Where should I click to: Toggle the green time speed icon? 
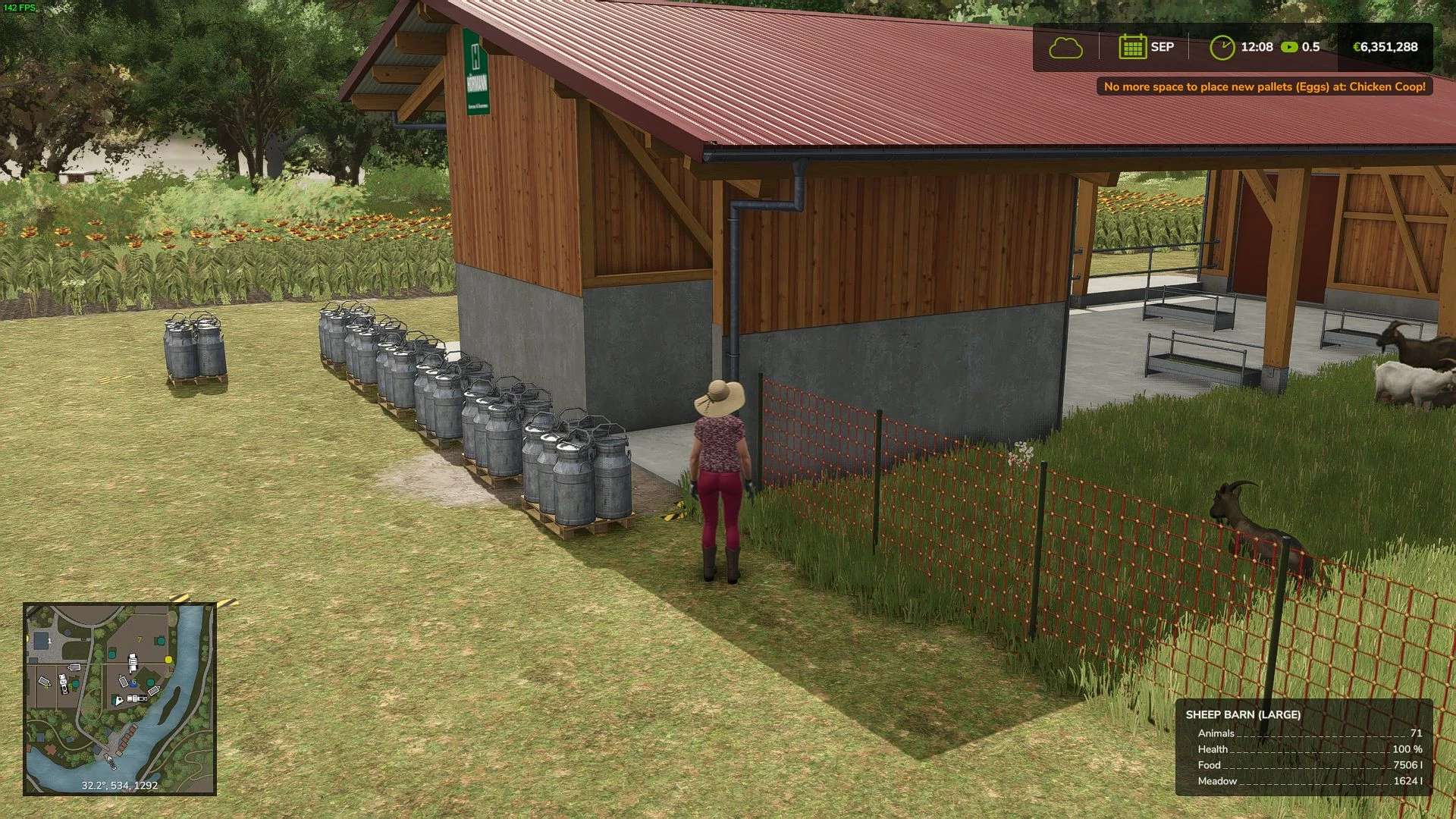pyautogui.click(x=1289, y=47)
